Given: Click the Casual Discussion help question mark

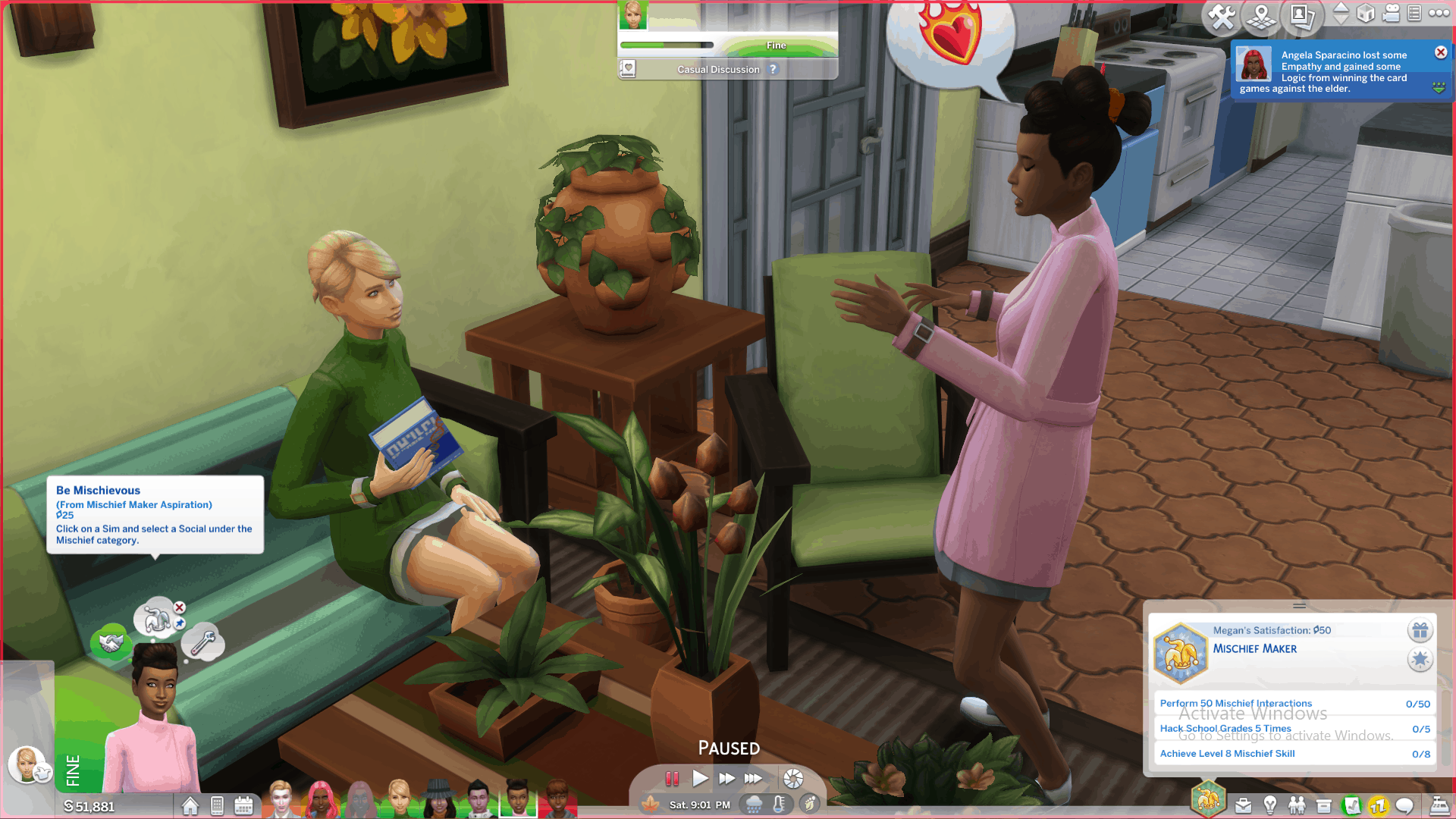Looking at the screenshot, I should coord(773,69).
